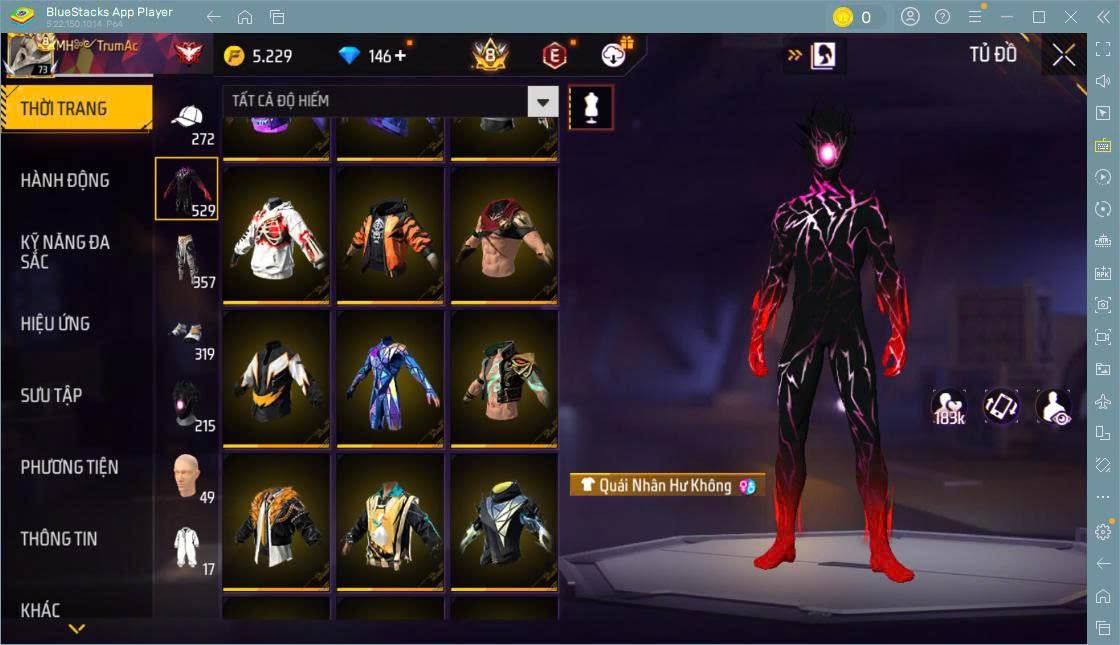This screenshot has width=1120, height=645.
Task: Open the HÀNH ĐỘNG category
Action: [66, 181]
